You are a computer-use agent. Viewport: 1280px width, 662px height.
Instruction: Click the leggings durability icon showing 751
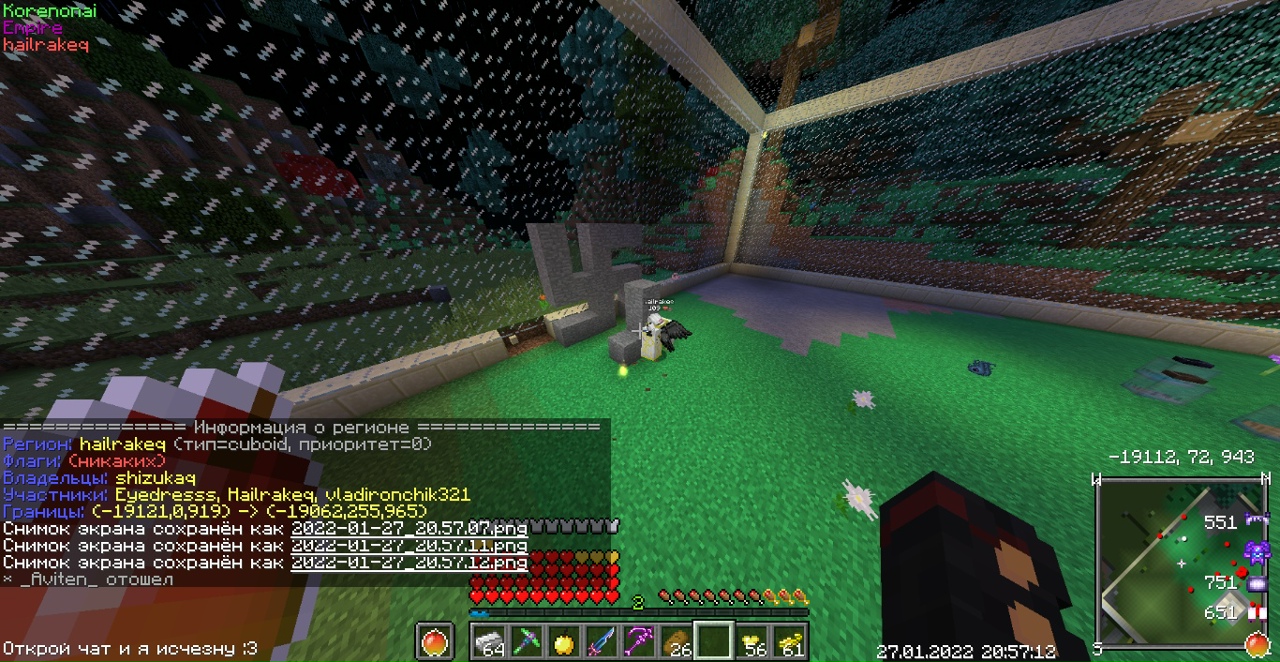click(1256, 582)
